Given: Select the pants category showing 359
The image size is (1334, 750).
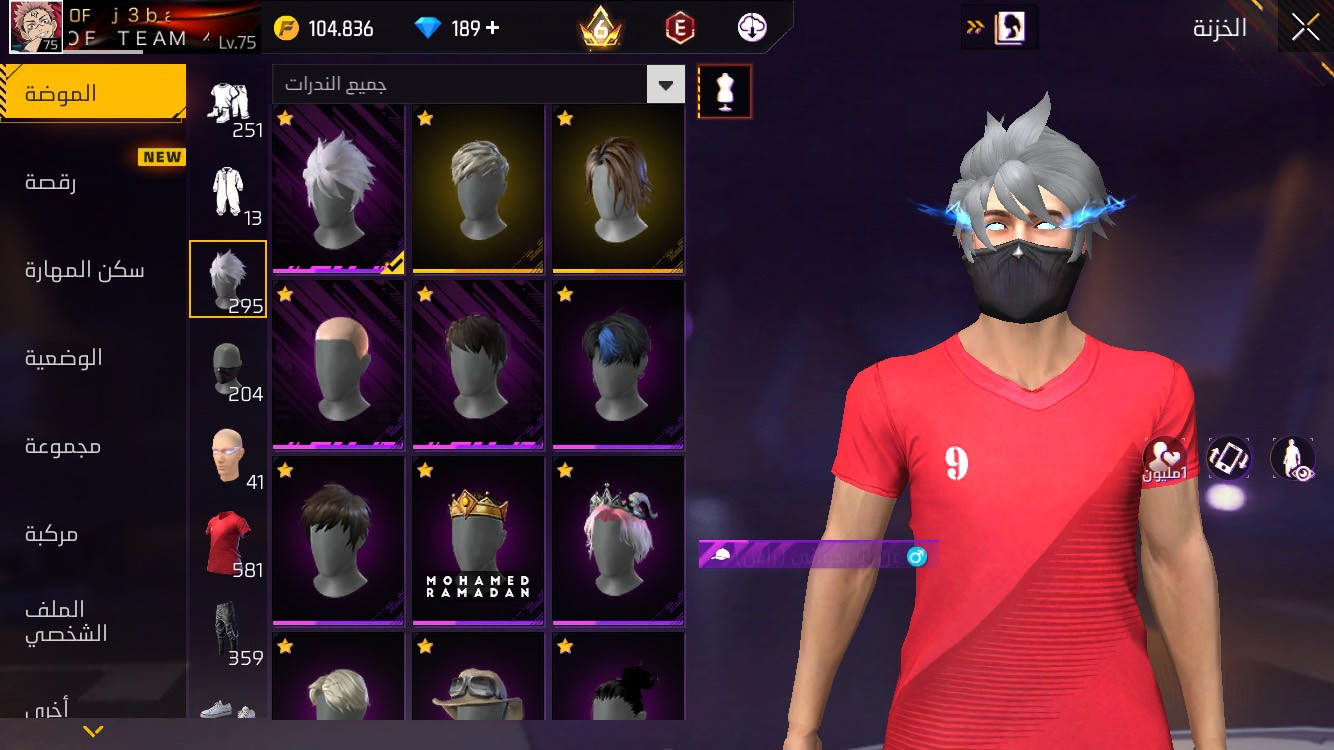Looking at the screenshot, I should pos(228,631).
